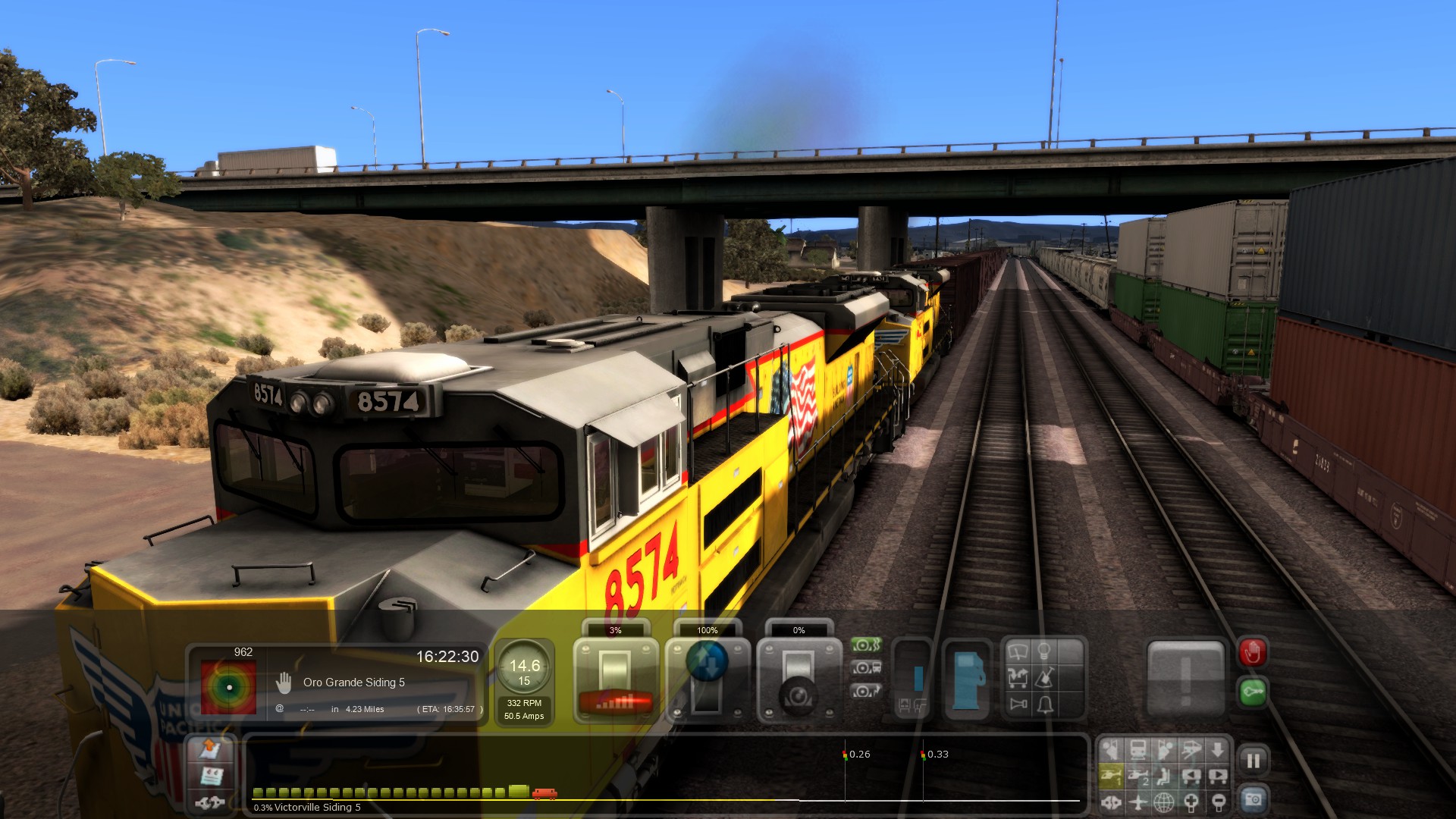Sound the horn icon

pos(1018,704)
